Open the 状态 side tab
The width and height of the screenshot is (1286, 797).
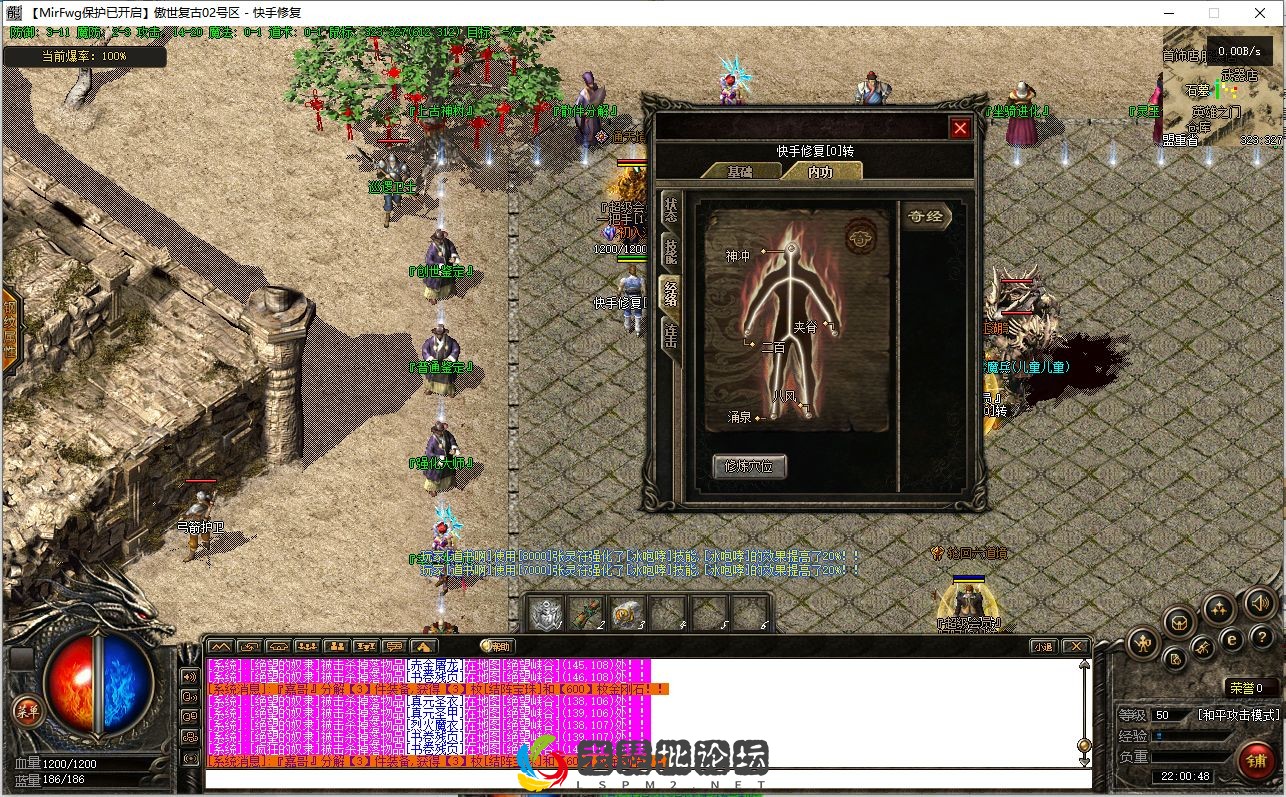670,211
